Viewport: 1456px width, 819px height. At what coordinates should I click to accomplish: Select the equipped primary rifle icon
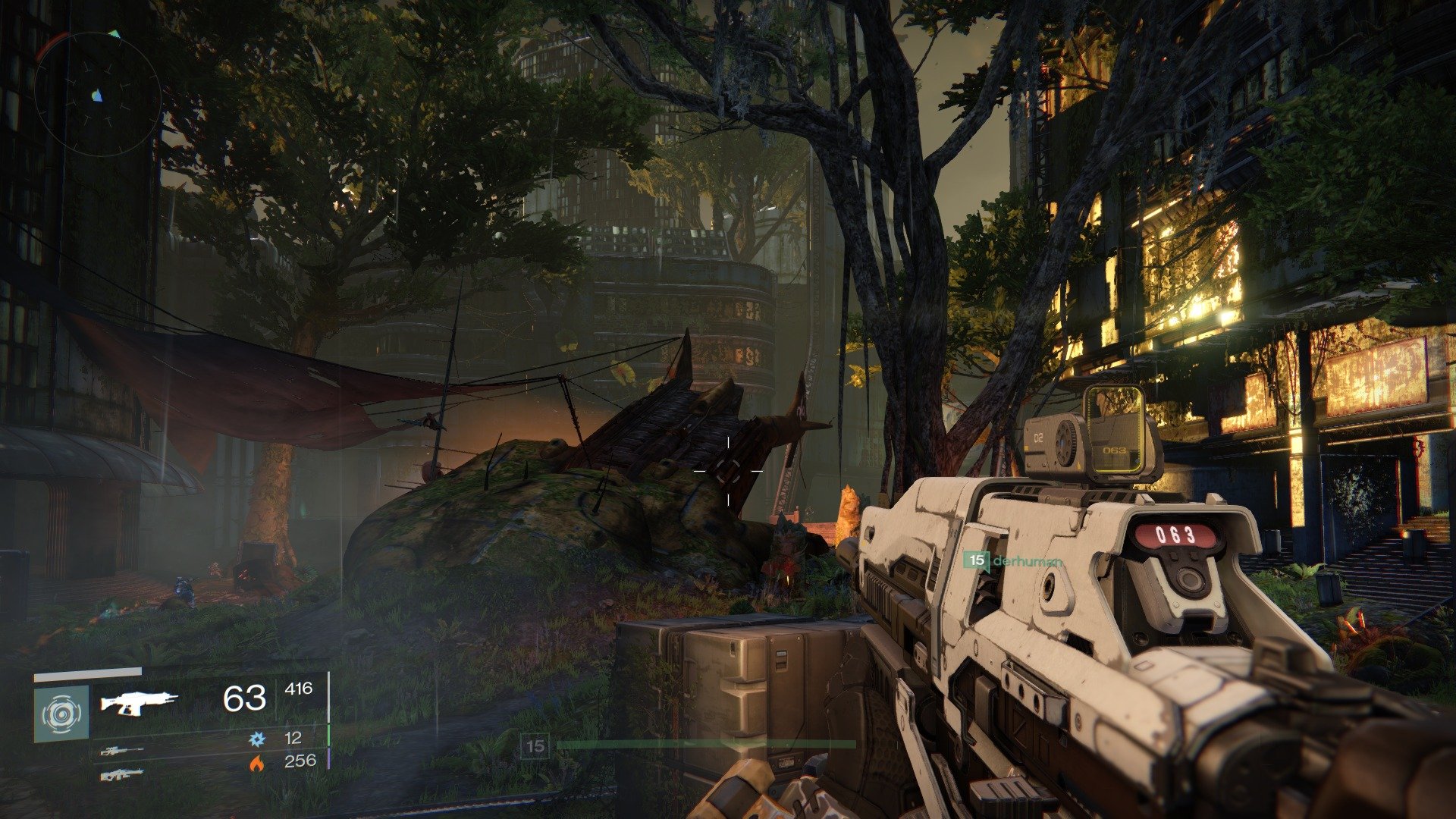tap(140, 703)
